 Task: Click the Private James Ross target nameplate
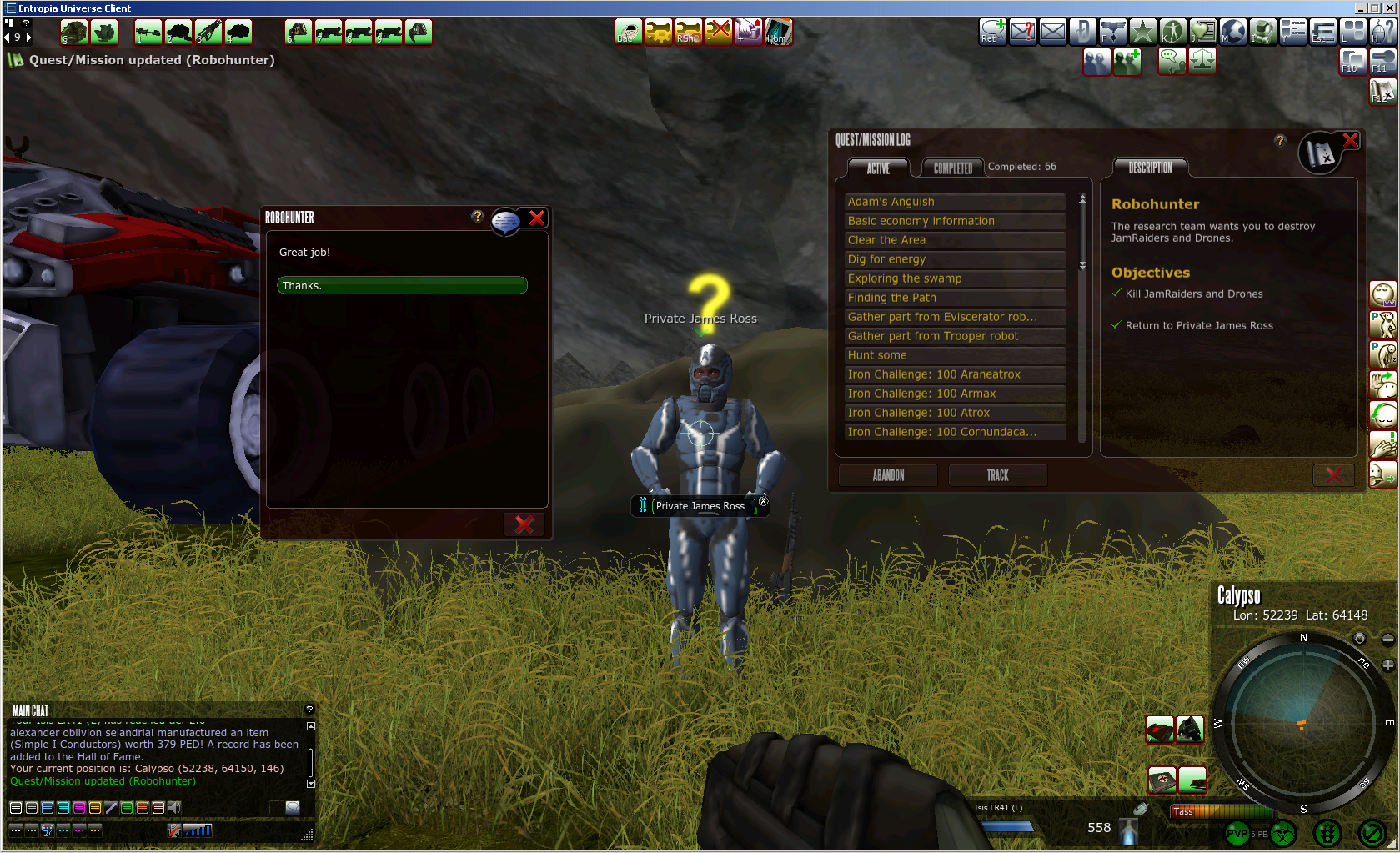tap(700, 506)
